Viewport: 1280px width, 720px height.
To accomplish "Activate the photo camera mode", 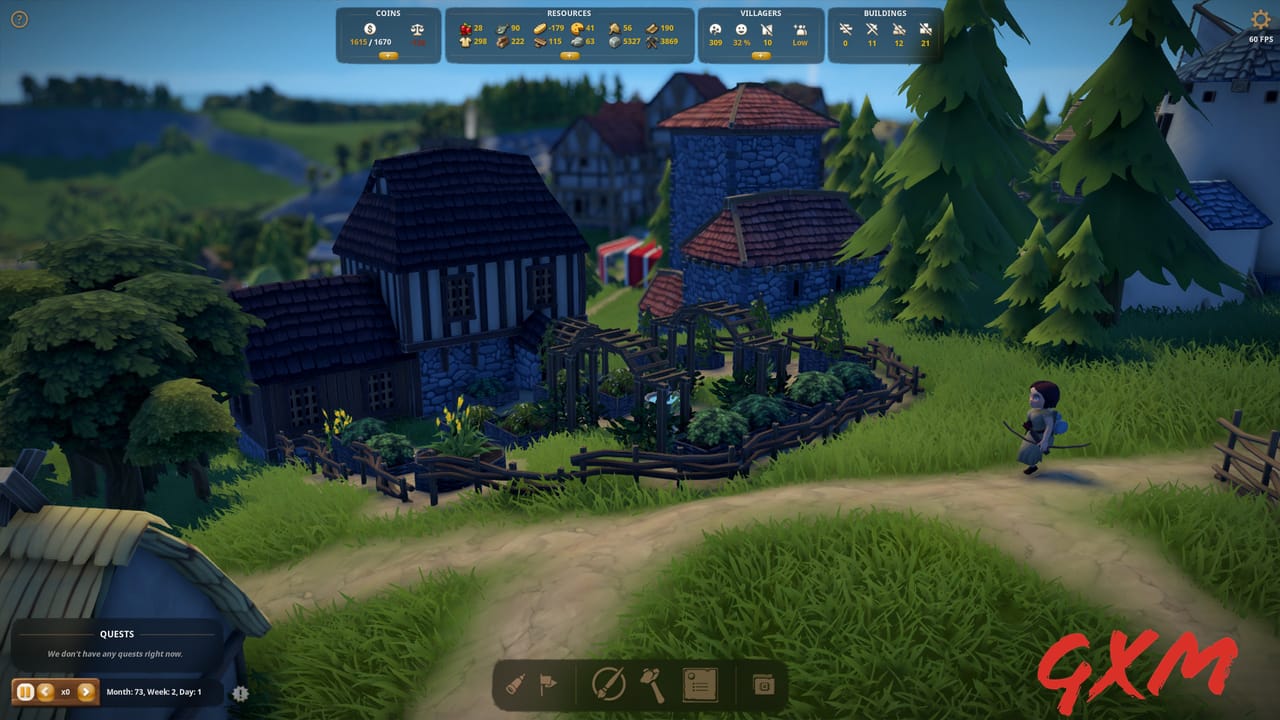I will coord(764,685).
